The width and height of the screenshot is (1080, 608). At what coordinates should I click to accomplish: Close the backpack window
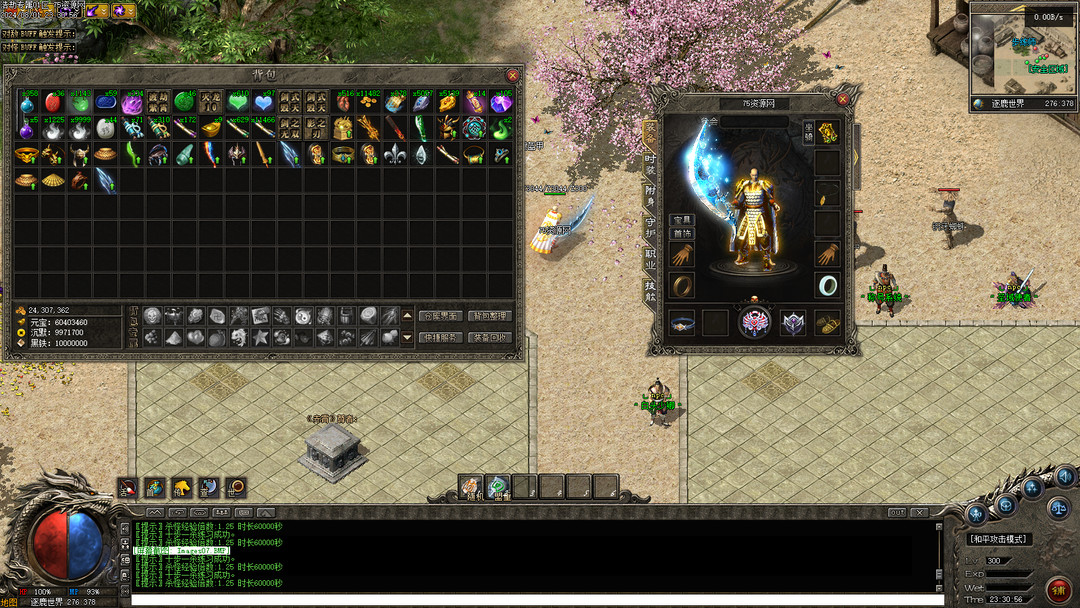[513, 75]
